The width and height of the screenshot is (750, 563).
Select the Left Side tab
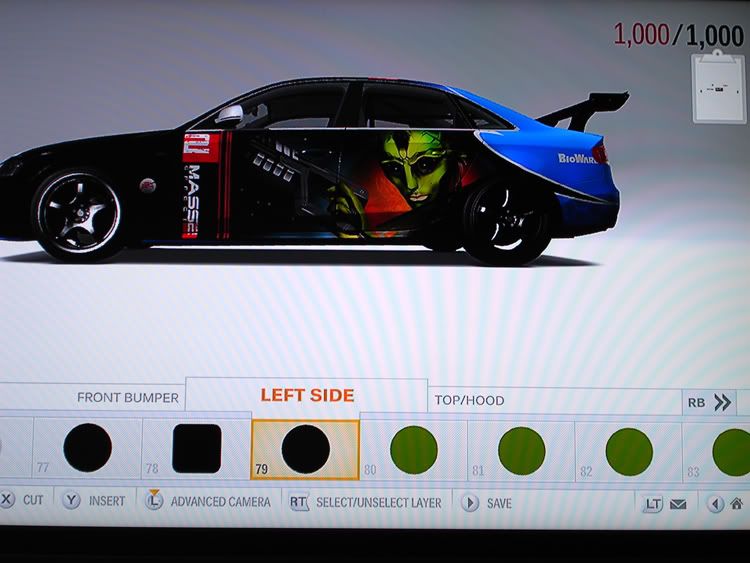[x=307, y=395]
